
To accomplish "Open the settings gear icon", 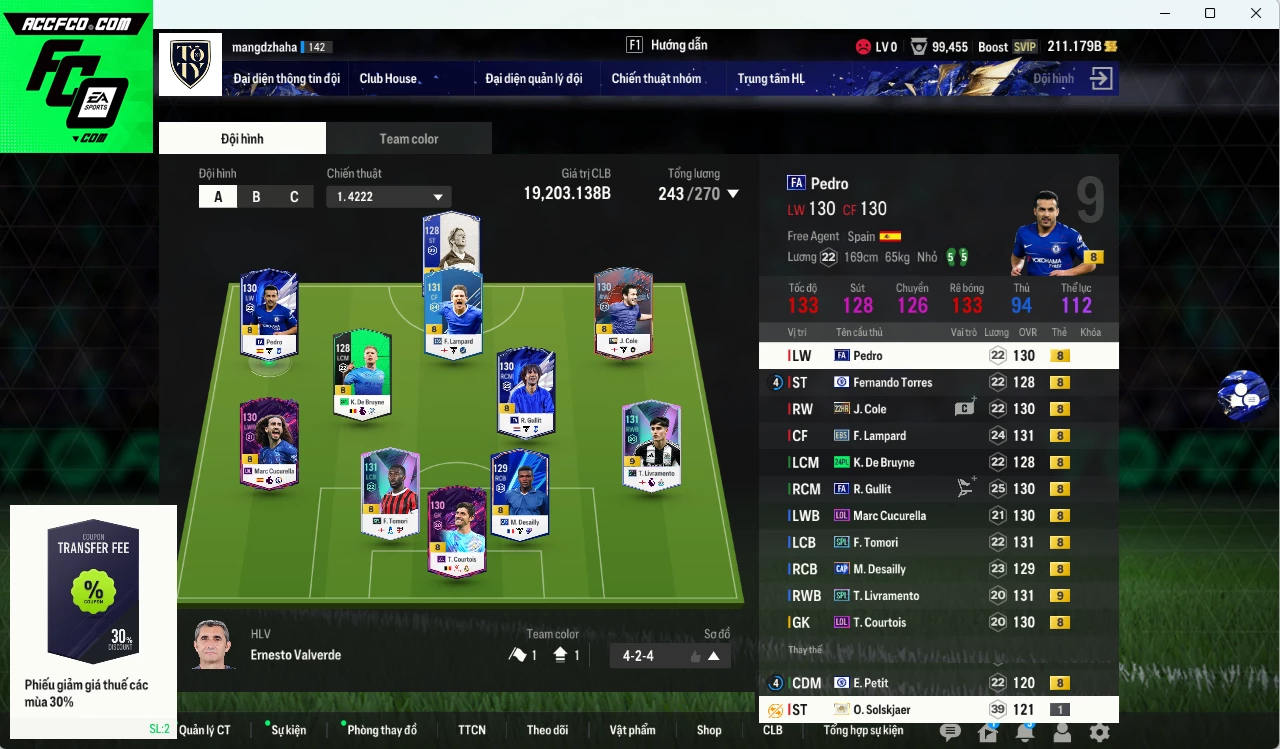I will click(x=1098, y=733).
